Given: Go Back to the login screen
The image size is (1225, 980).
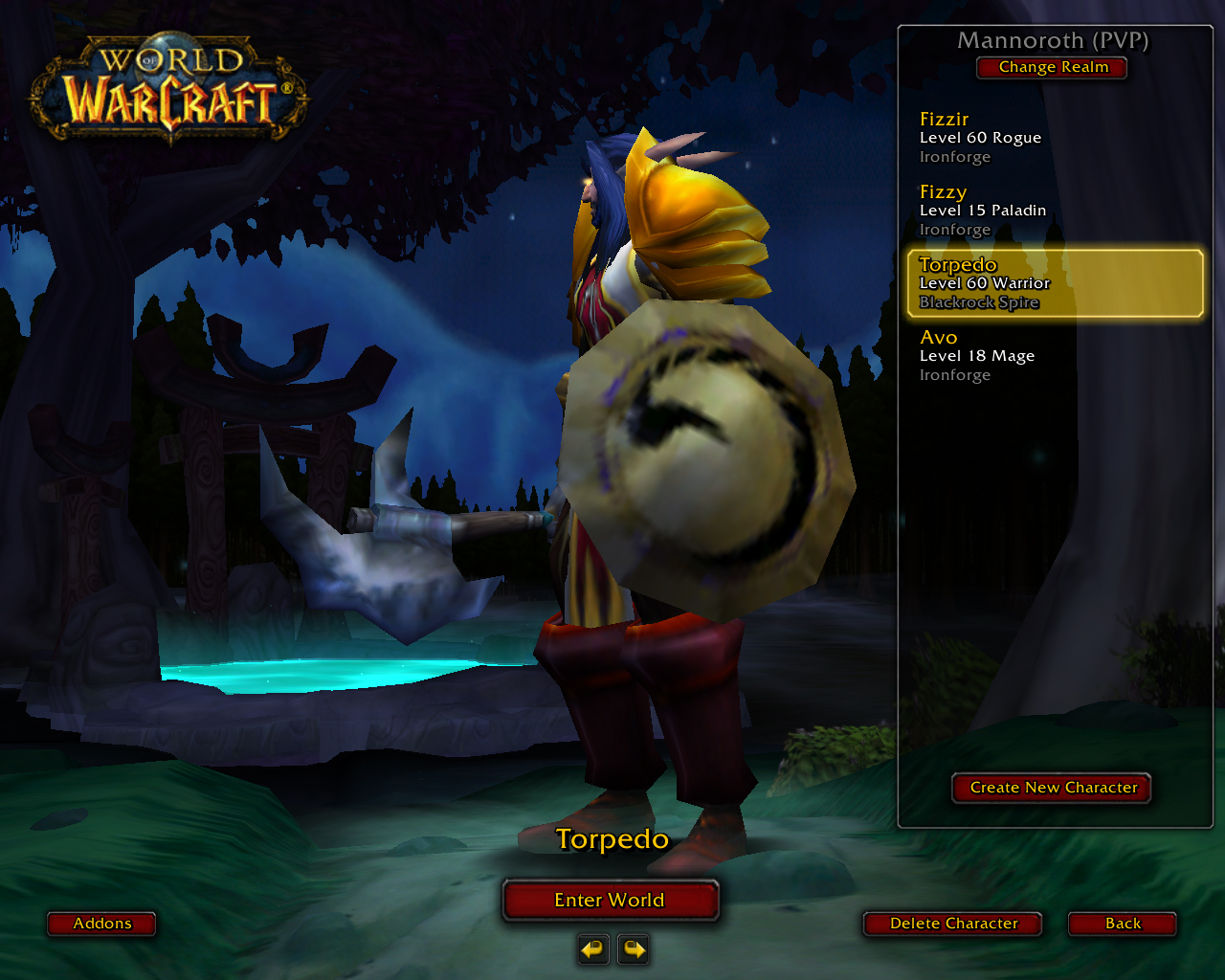Looking at the screenshot, I should tap(1122, 924).
